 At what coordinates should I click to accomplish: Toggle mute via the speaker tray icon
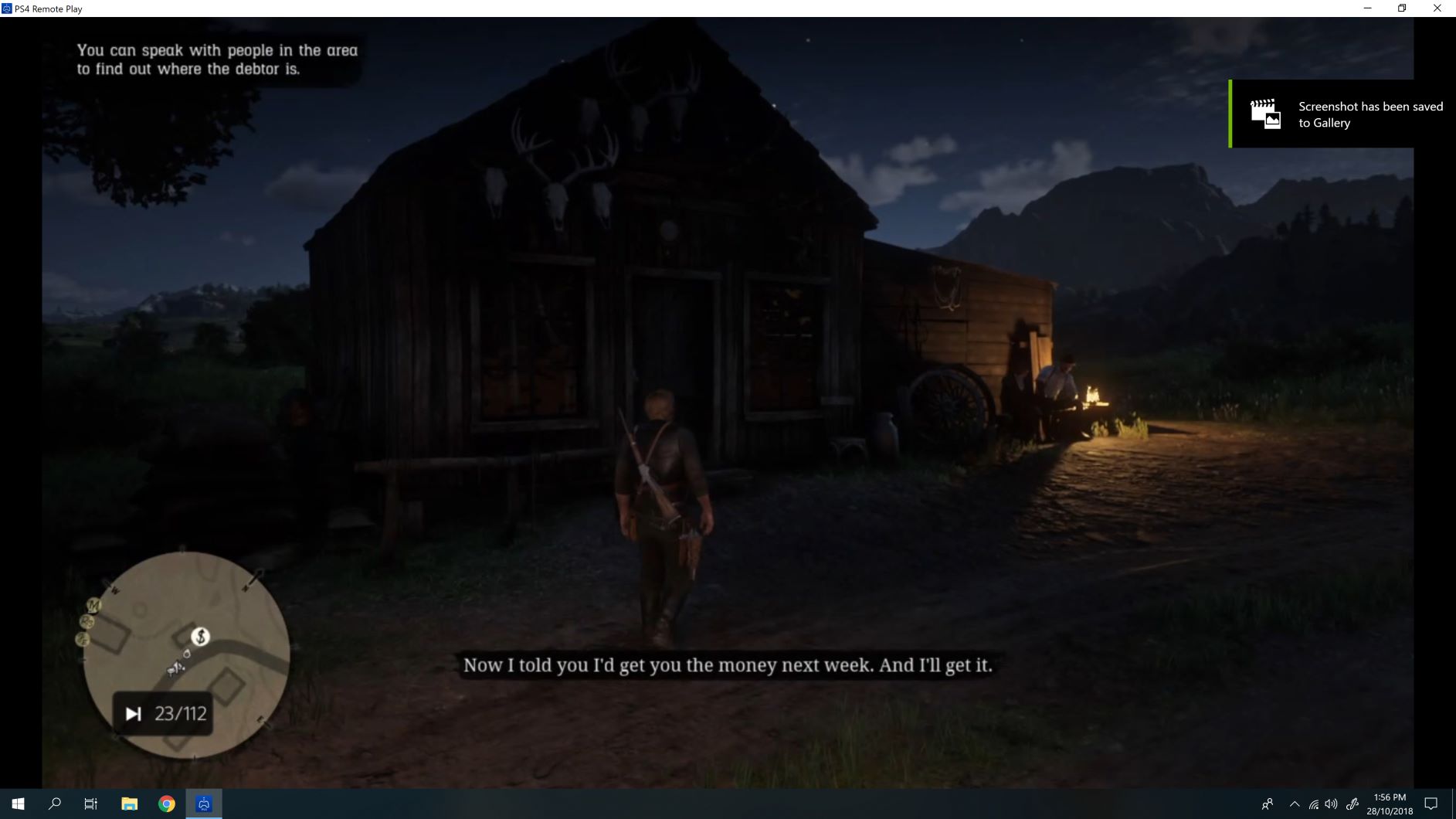tap(1331, 804)
